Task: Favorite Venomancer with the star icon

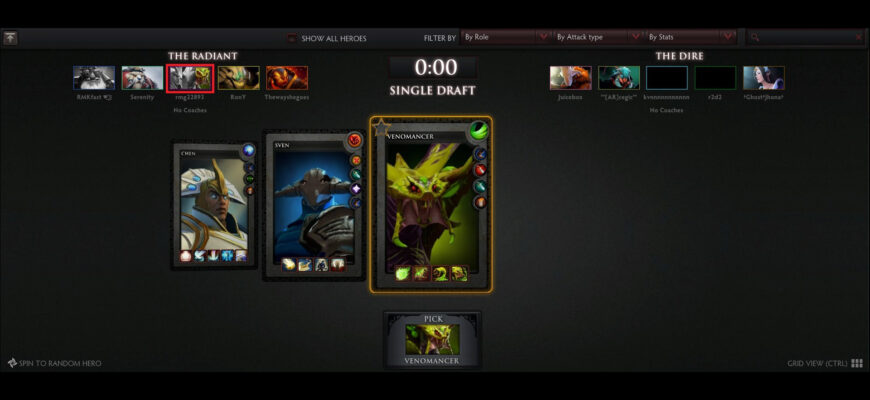Action: click(380, 127)
